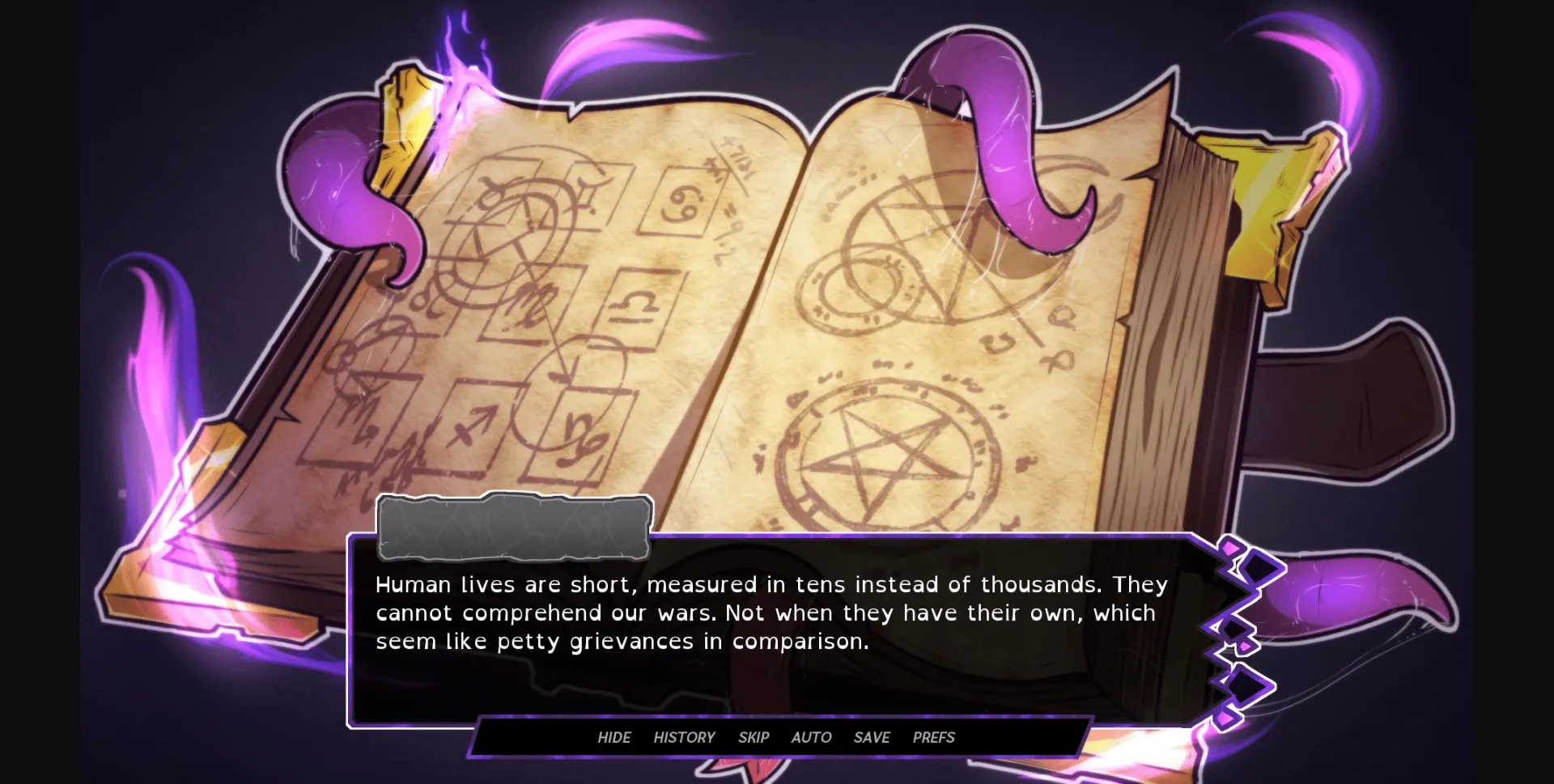Open the PREFS preferences screen
This screenshot has height=784, width=1554.
[x=932, y=737]
